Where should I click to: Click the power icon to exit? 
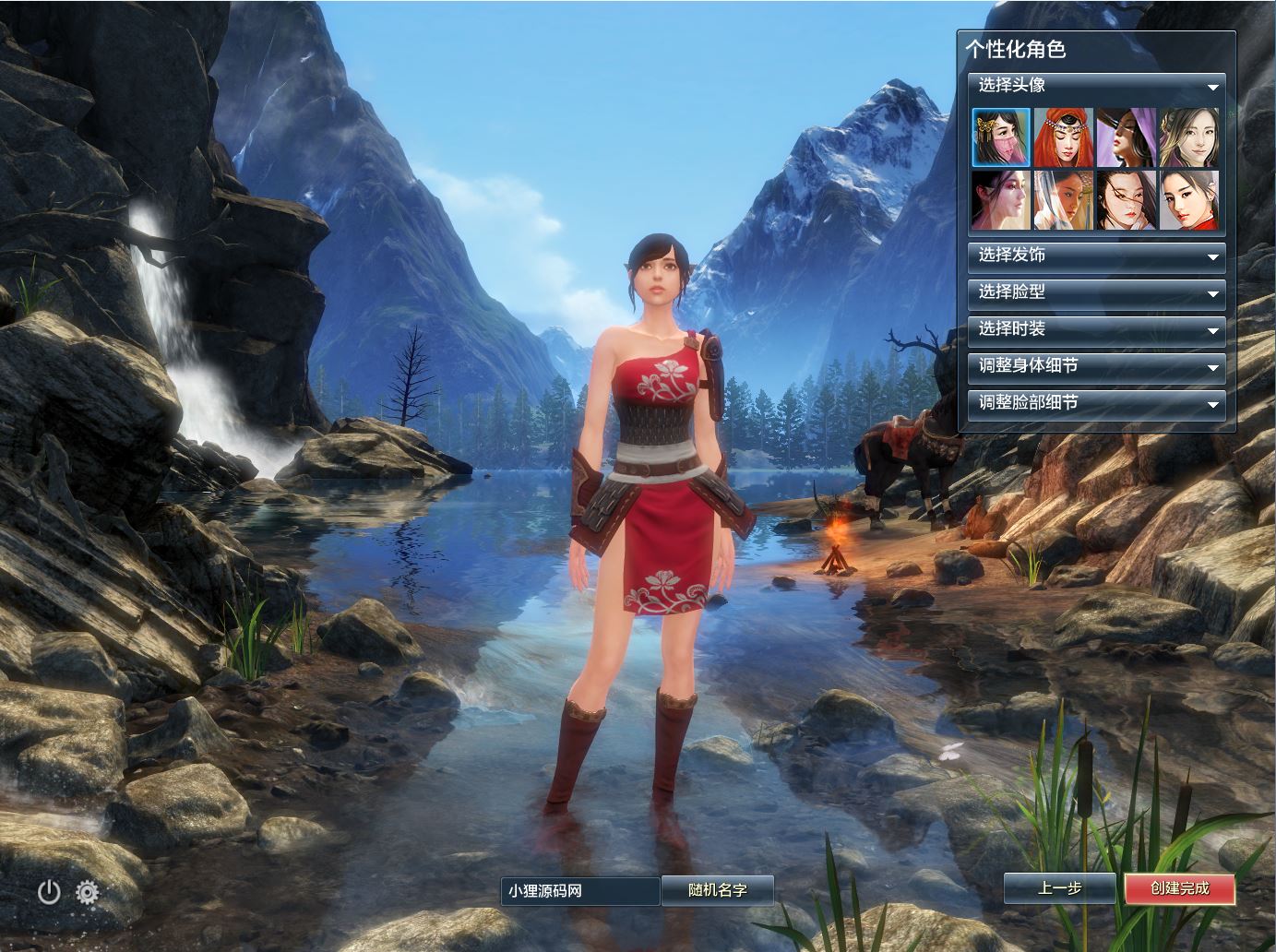click(x=49, y=892)
